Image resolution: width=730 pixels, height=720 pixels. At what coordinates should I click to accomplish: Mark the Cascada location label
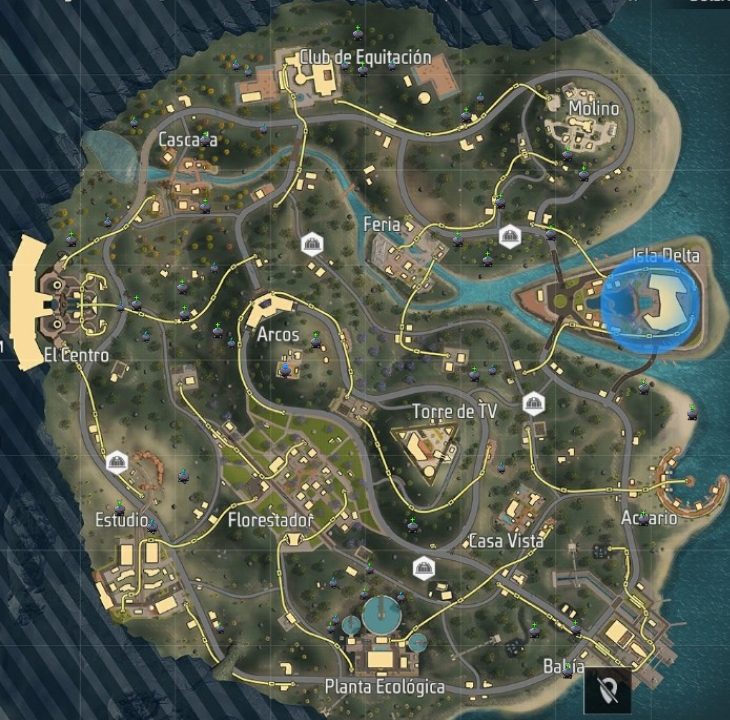pyautogui.click(x=188, y=140)
